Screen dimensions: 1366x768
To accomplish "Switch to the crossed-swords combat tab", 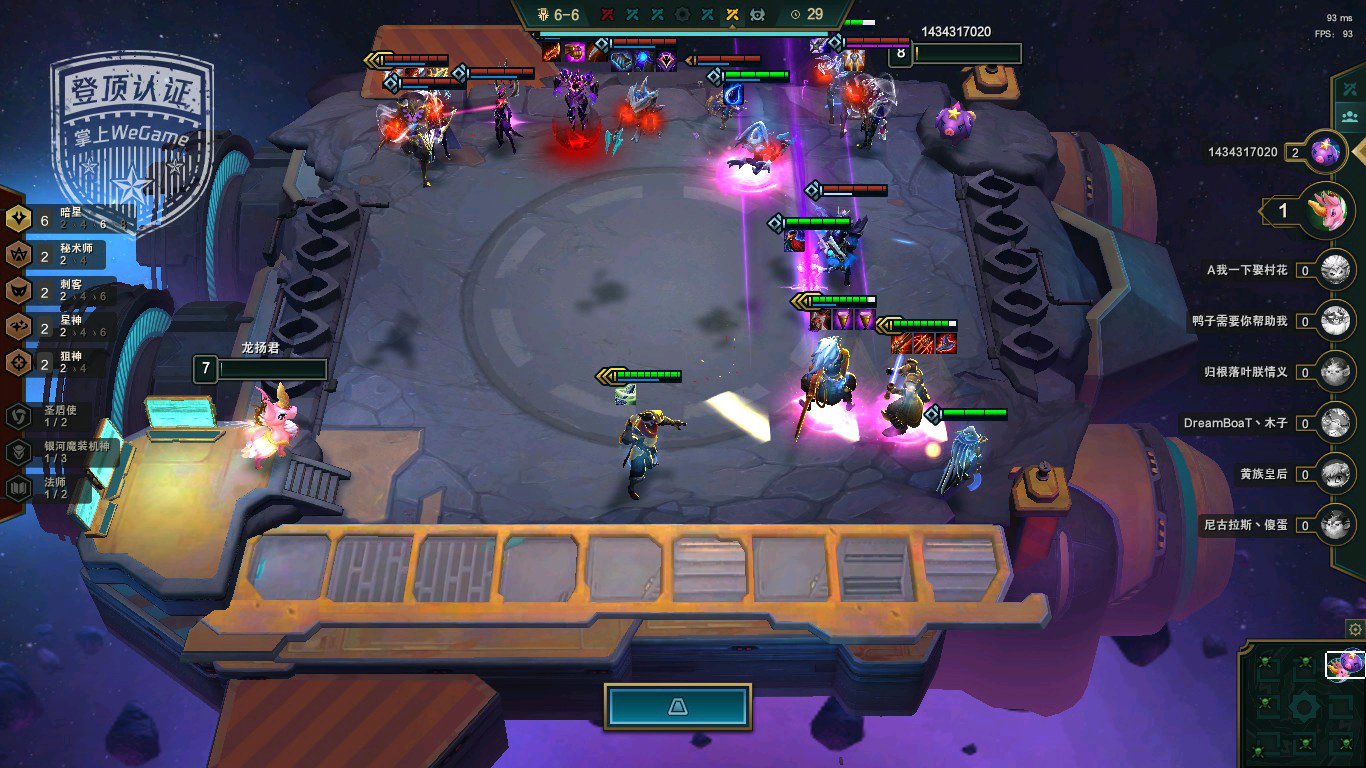I will (x=1350, y=87).
